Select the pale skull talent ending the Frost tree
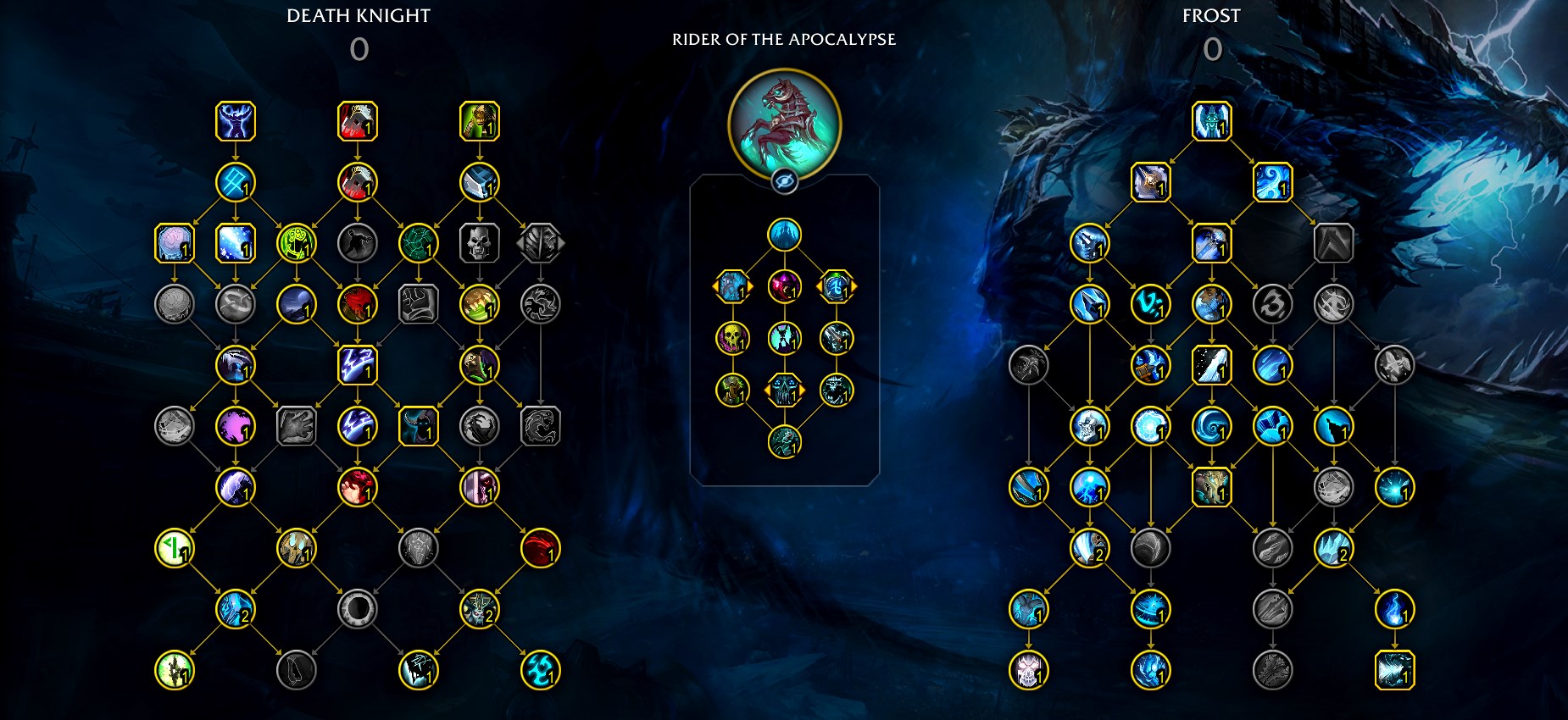This screenshot has width=1568, height=720. click(1029, 670)
